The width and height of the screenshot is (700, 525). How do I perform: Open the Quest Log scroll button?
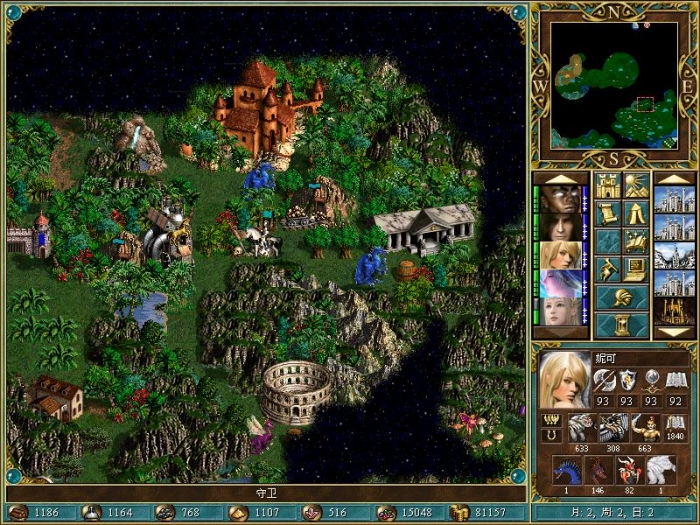608,213
